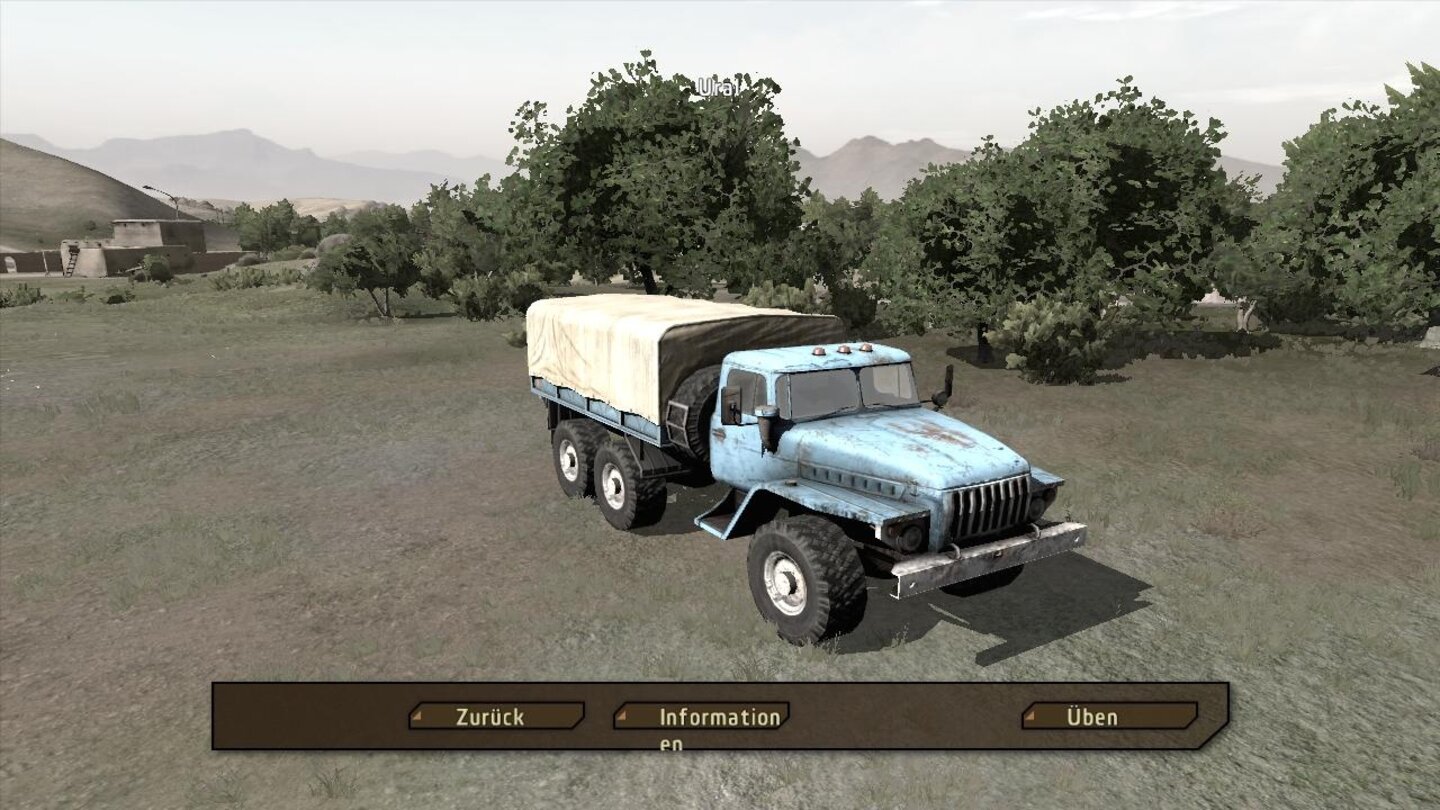Select the Ural vehicle name label
The width and height of the screenshot is (1440, 810).
(x=717, y=85)
